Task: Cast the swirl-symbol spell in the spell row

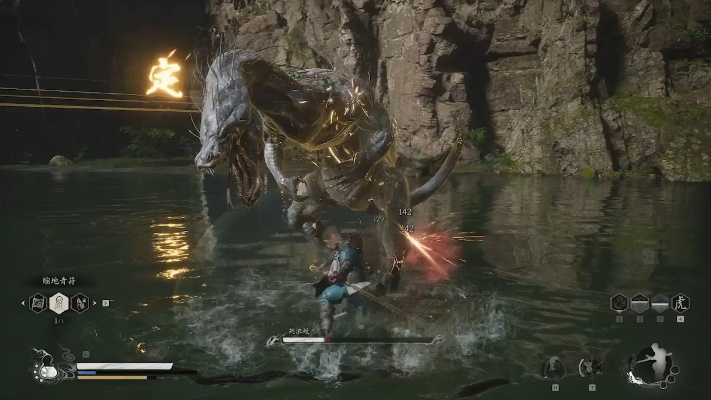Action: (620, 303)
